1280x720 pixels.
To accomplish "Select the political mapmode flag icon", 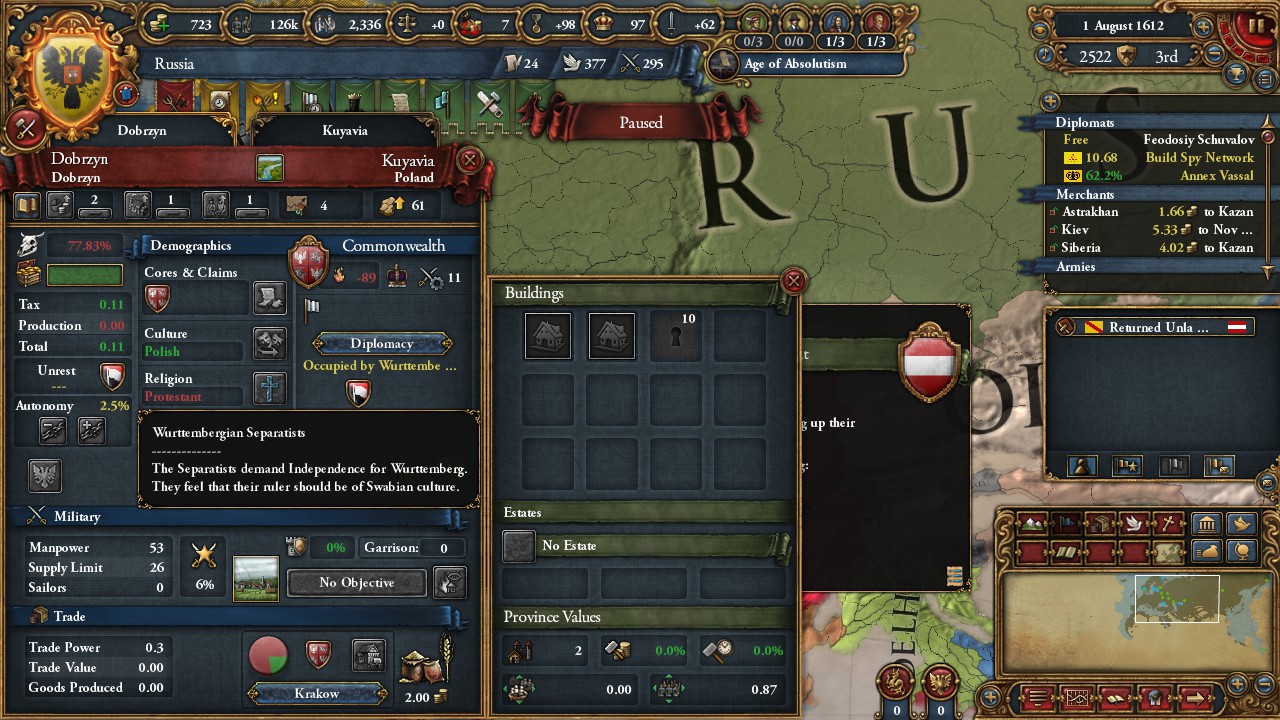I will pyautogui.click(x=1065, y=523).
